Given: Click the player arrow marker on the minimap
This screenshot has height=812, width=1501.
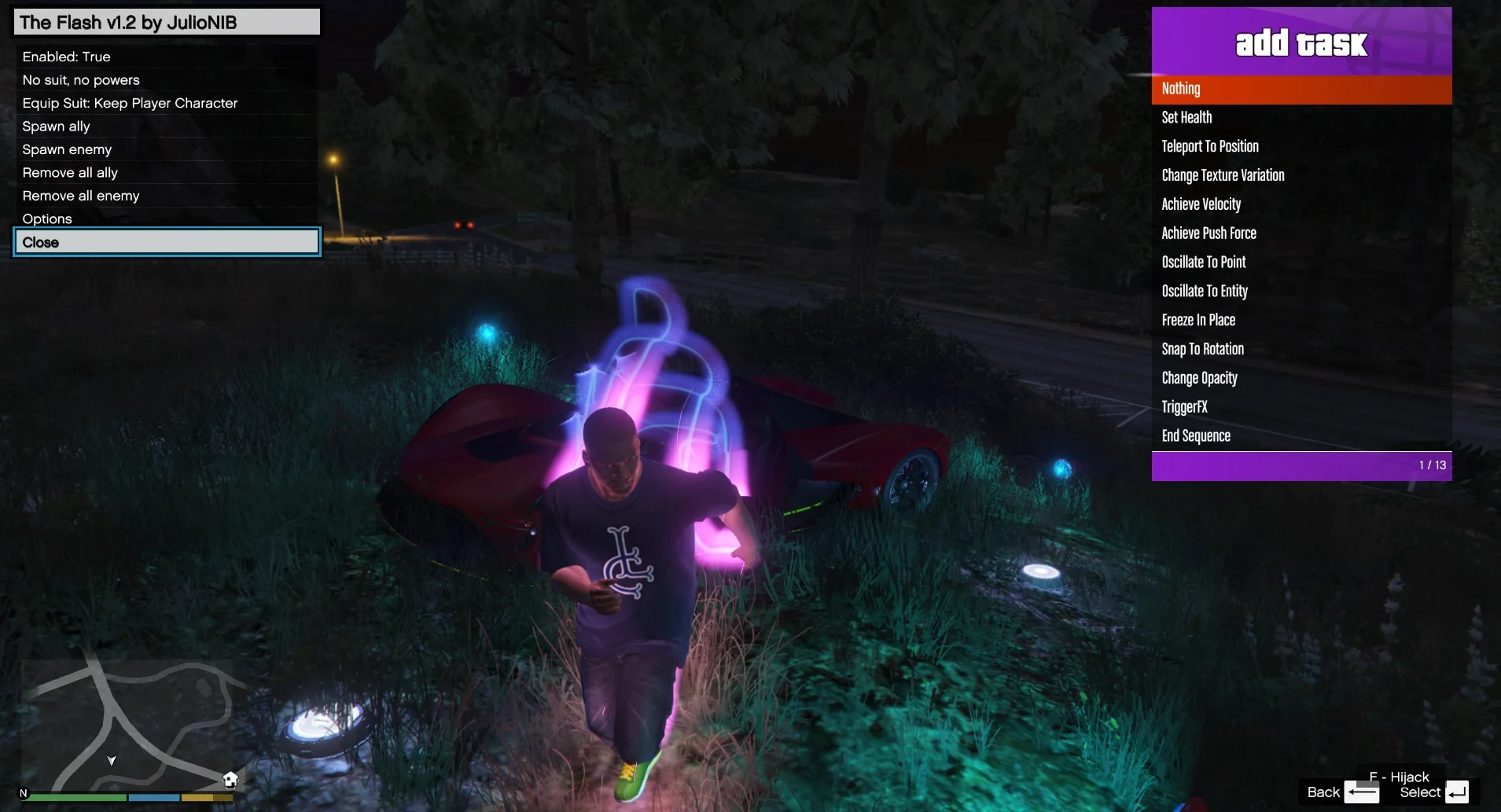Looking at the screenshot, I should [112, 762].
